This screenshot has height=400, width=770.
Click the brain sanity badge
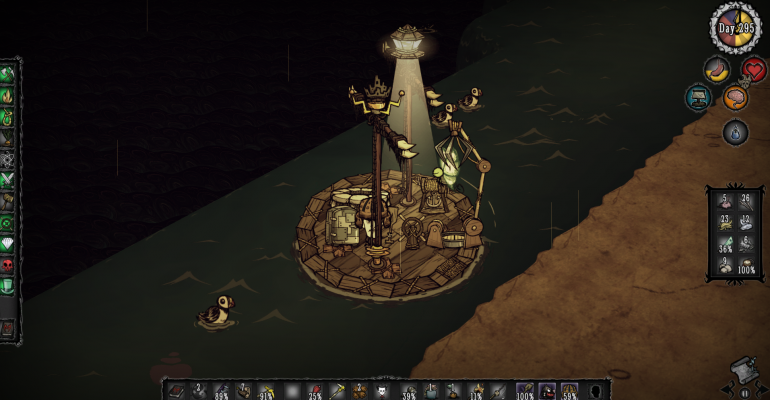click(x=735, y=97)
